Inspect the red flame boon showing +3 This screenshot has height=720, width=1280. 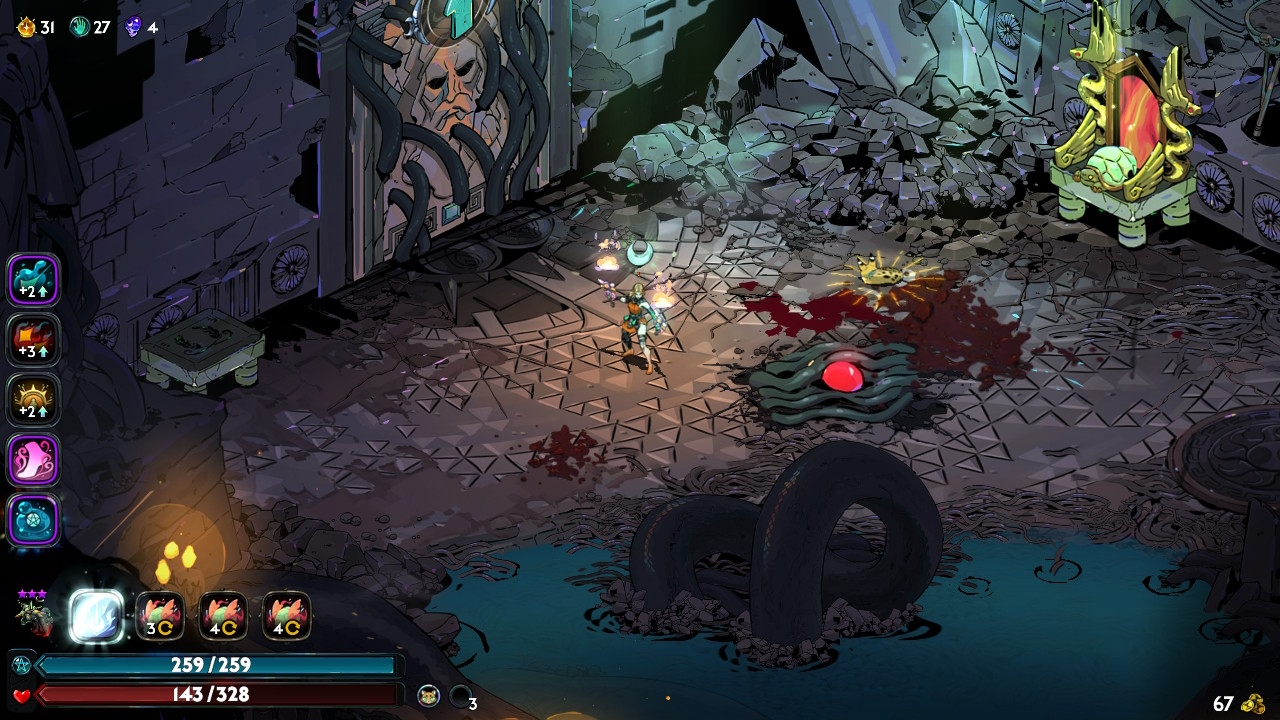click(34, 340)
